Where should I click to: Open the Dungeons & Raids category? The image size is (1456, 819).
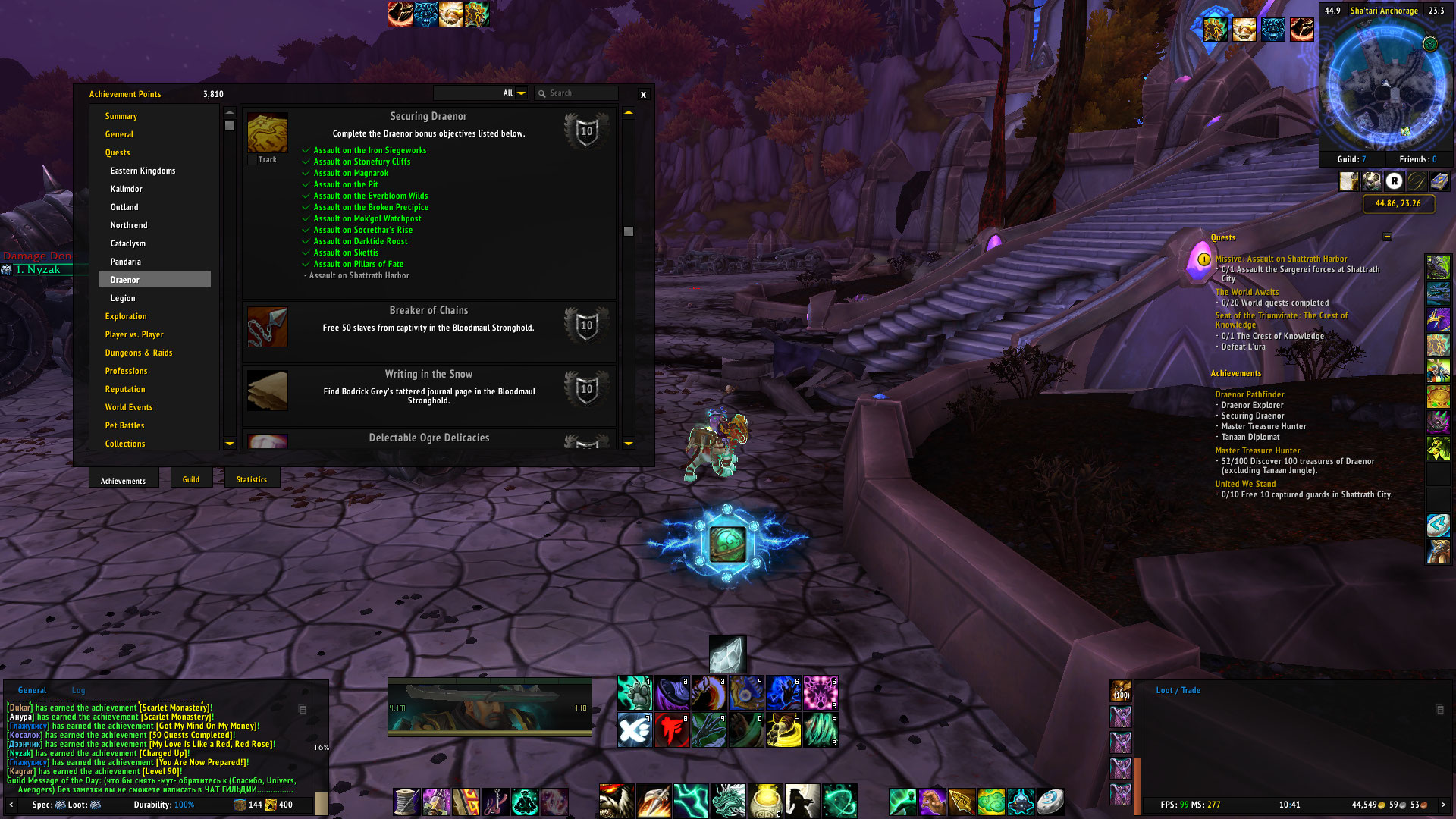(139, 353)
